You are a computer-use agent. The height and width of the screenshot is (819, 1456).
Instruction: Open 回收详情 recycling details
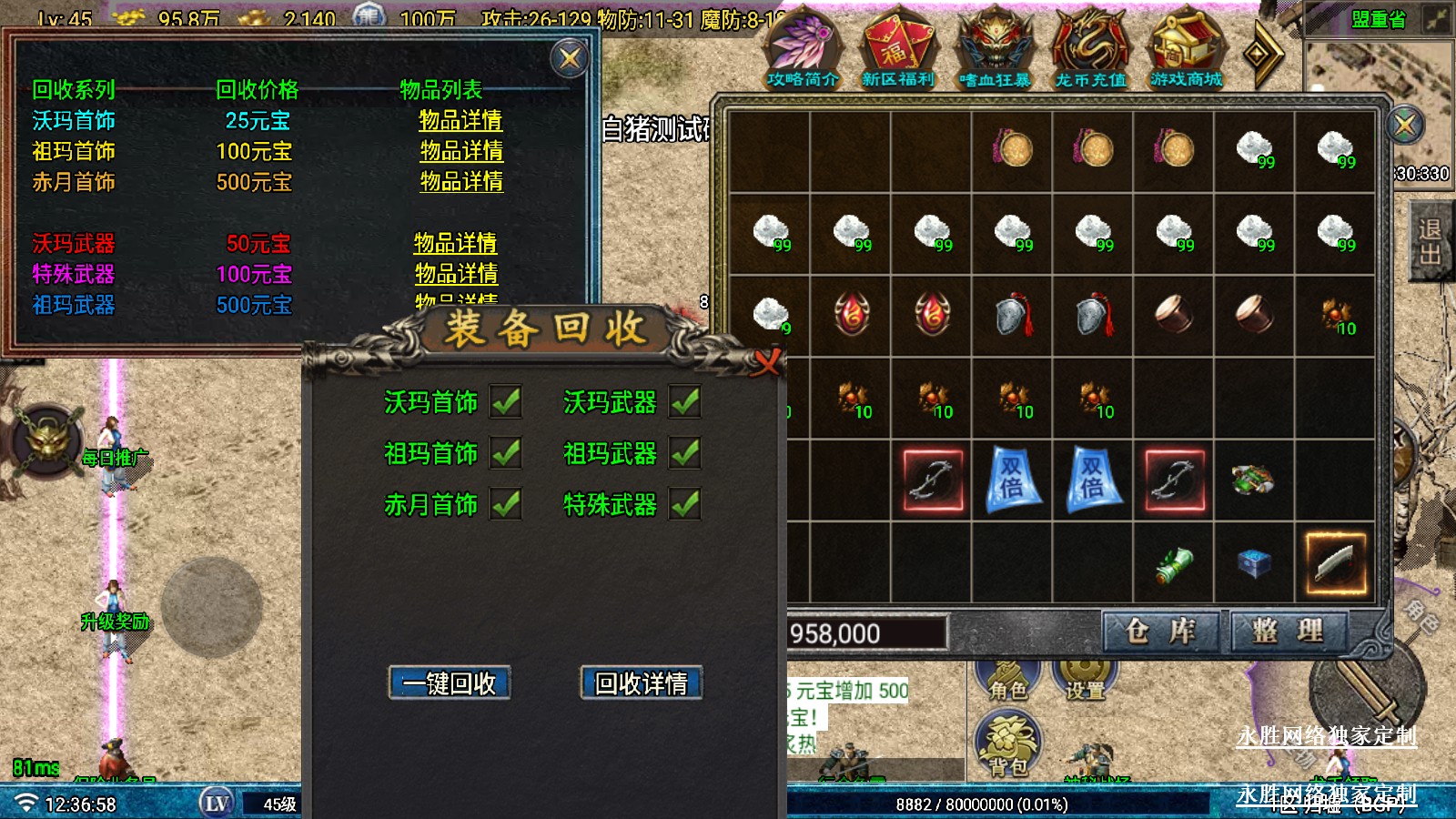[641, 682]
